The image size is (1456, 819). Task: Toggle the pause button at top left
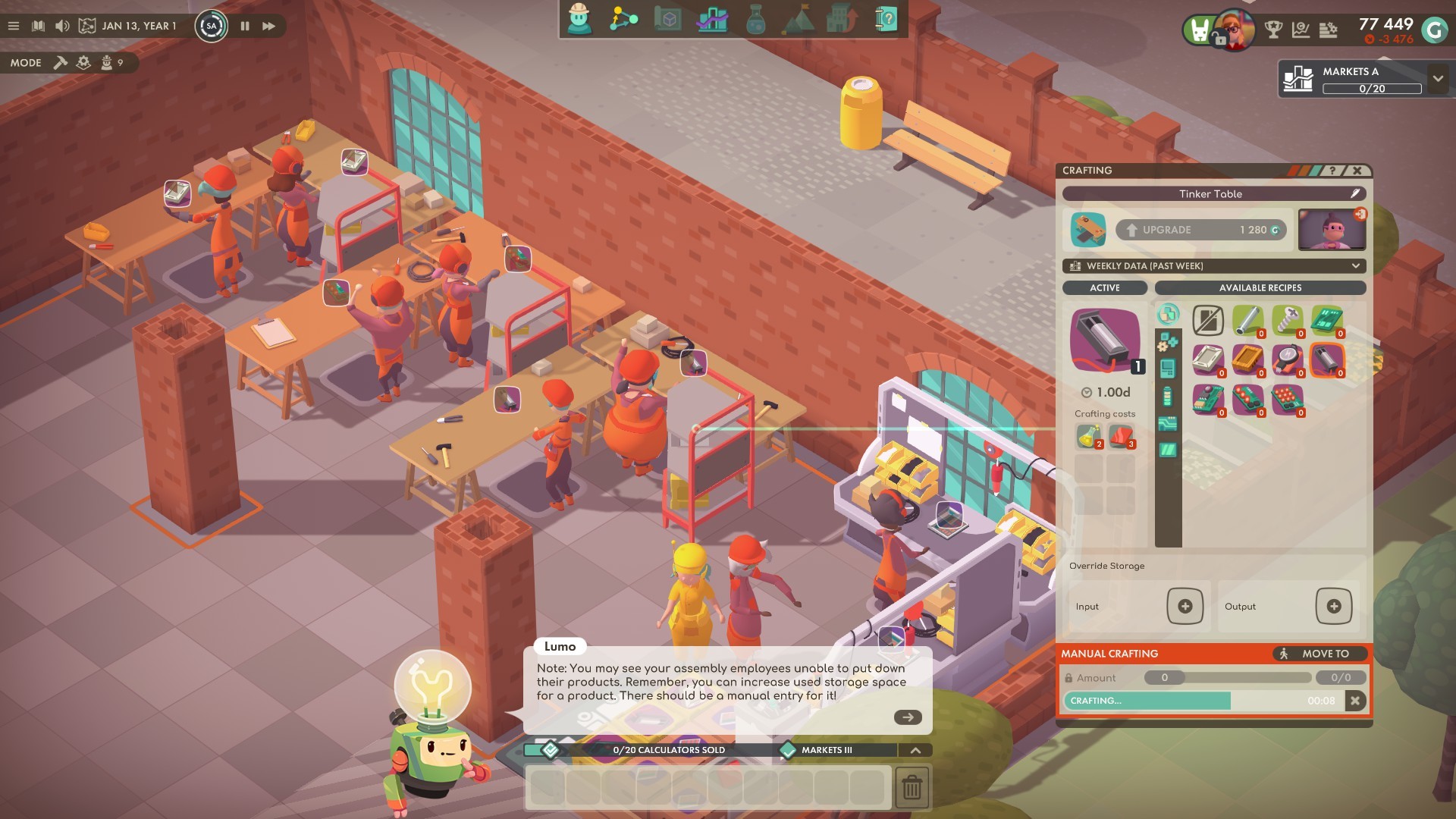(x=244, y=25)
